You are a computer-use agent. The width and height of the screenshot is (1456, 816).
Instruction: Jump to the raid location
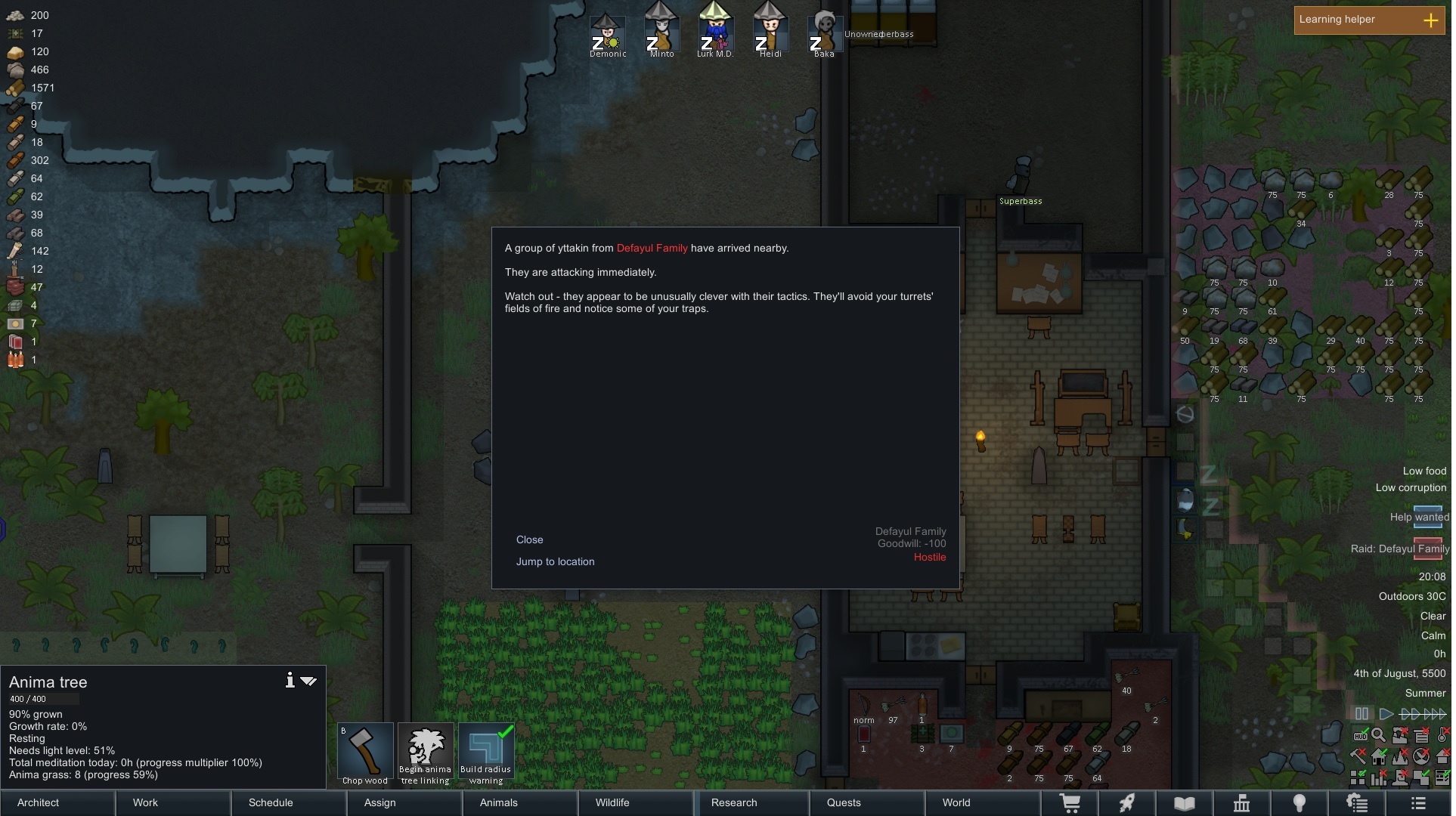coord(555,561)
